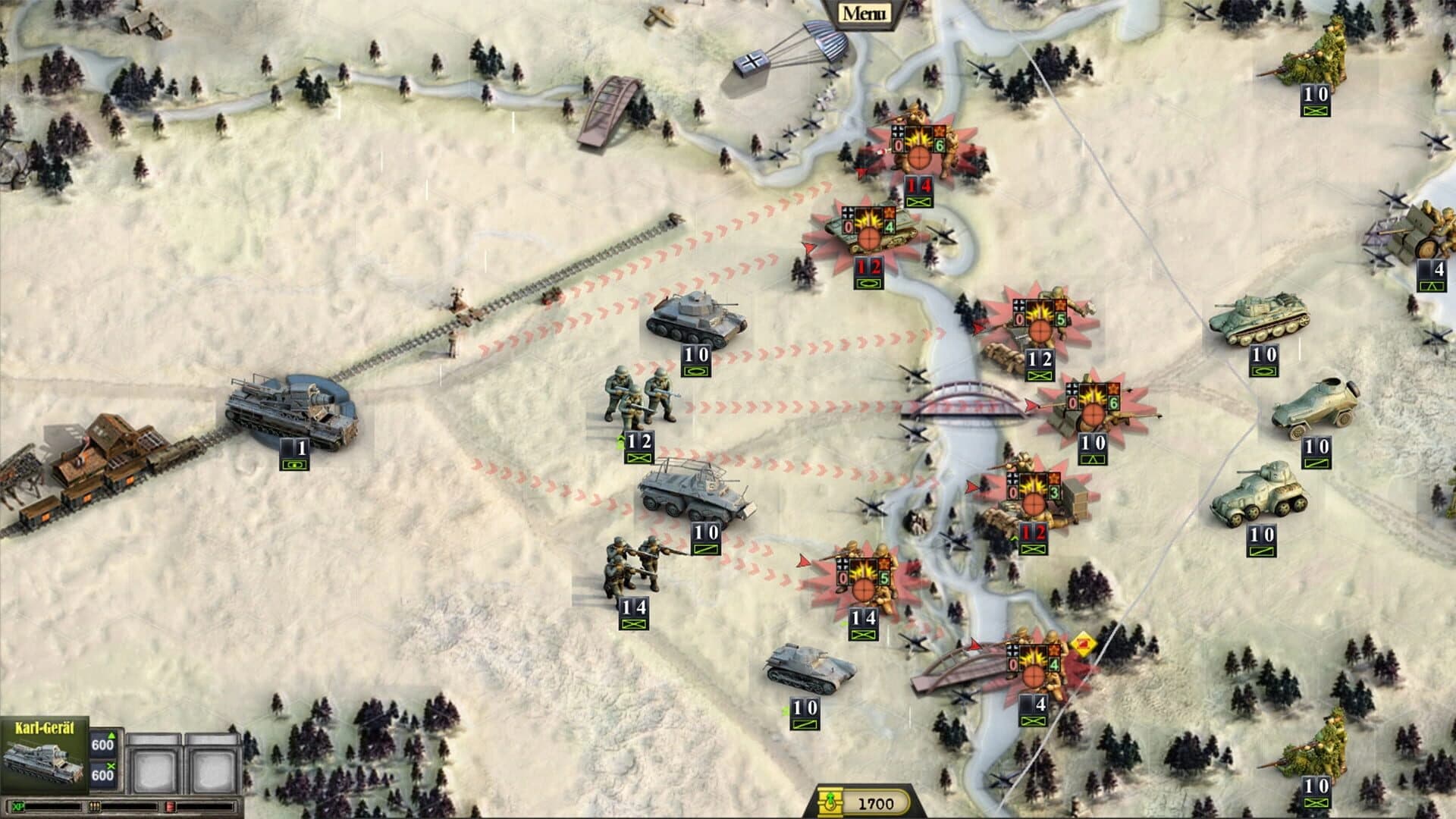Click the fuel indicator on the unit panel
The height and width of the screenshot is (819, 1456).
(x=170, y=806)
